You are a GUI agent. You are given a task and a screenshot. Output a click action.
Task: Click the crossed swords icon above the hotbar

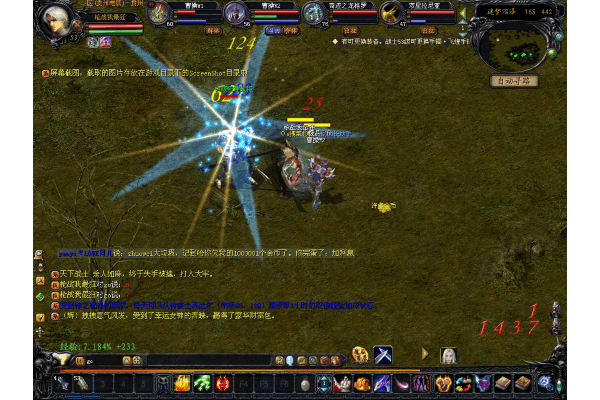pos(384,355)
